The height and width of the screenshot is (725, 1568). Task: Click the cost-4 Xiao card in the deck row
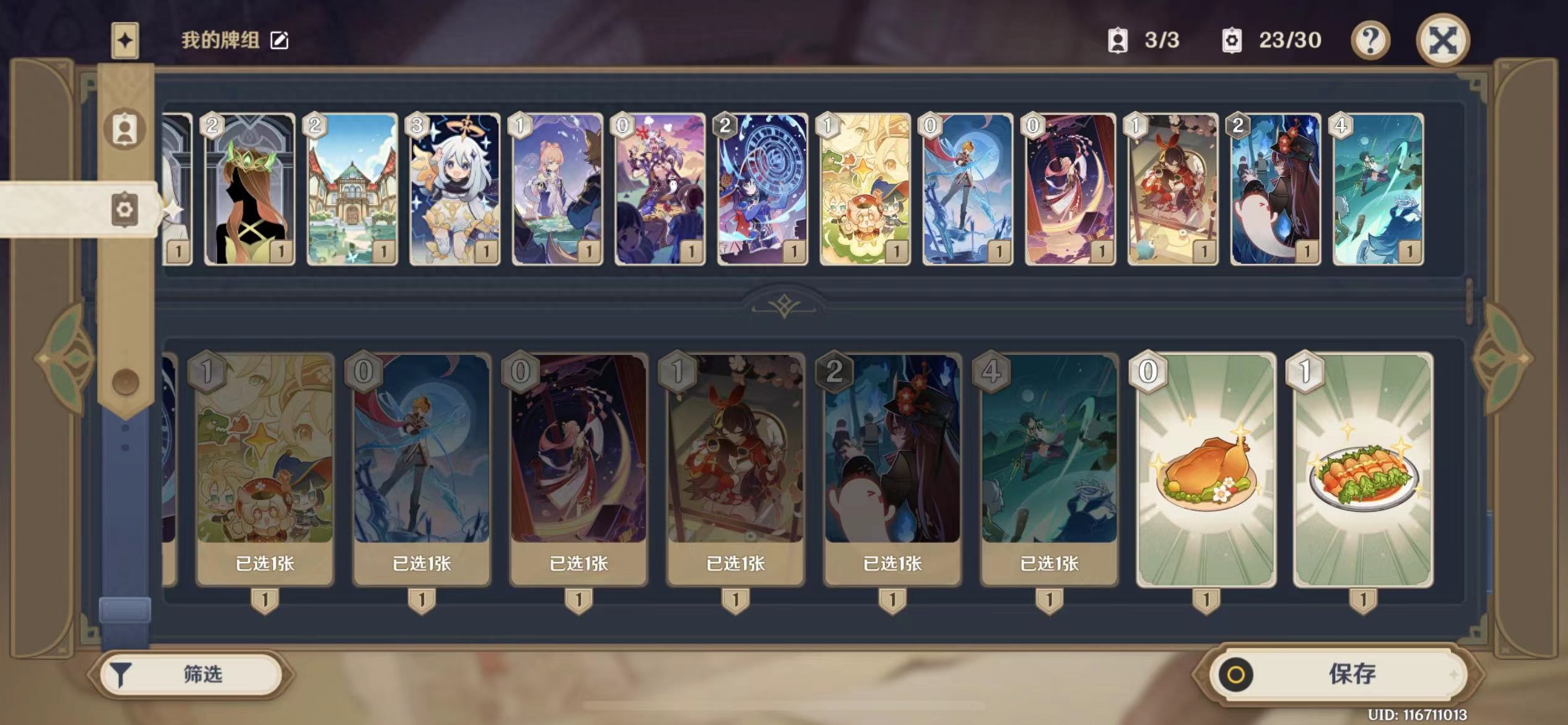[x=1378, y=189]
